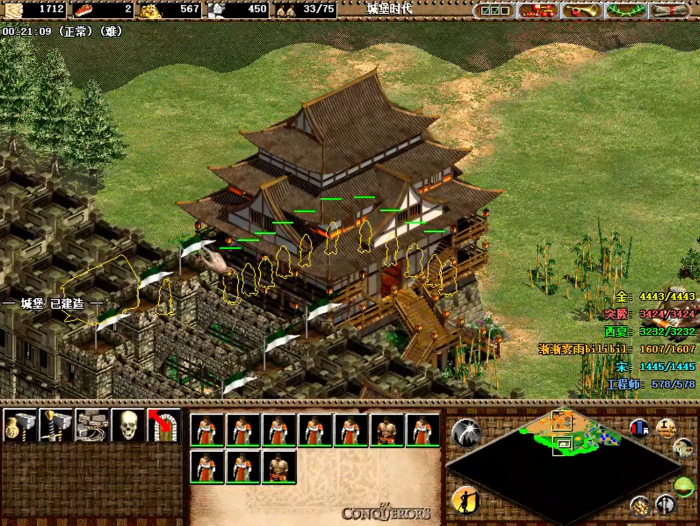This screenshot has height=526, width=700.
Task: Jump to idle villager with golden figure button
Action: (465, 499)
